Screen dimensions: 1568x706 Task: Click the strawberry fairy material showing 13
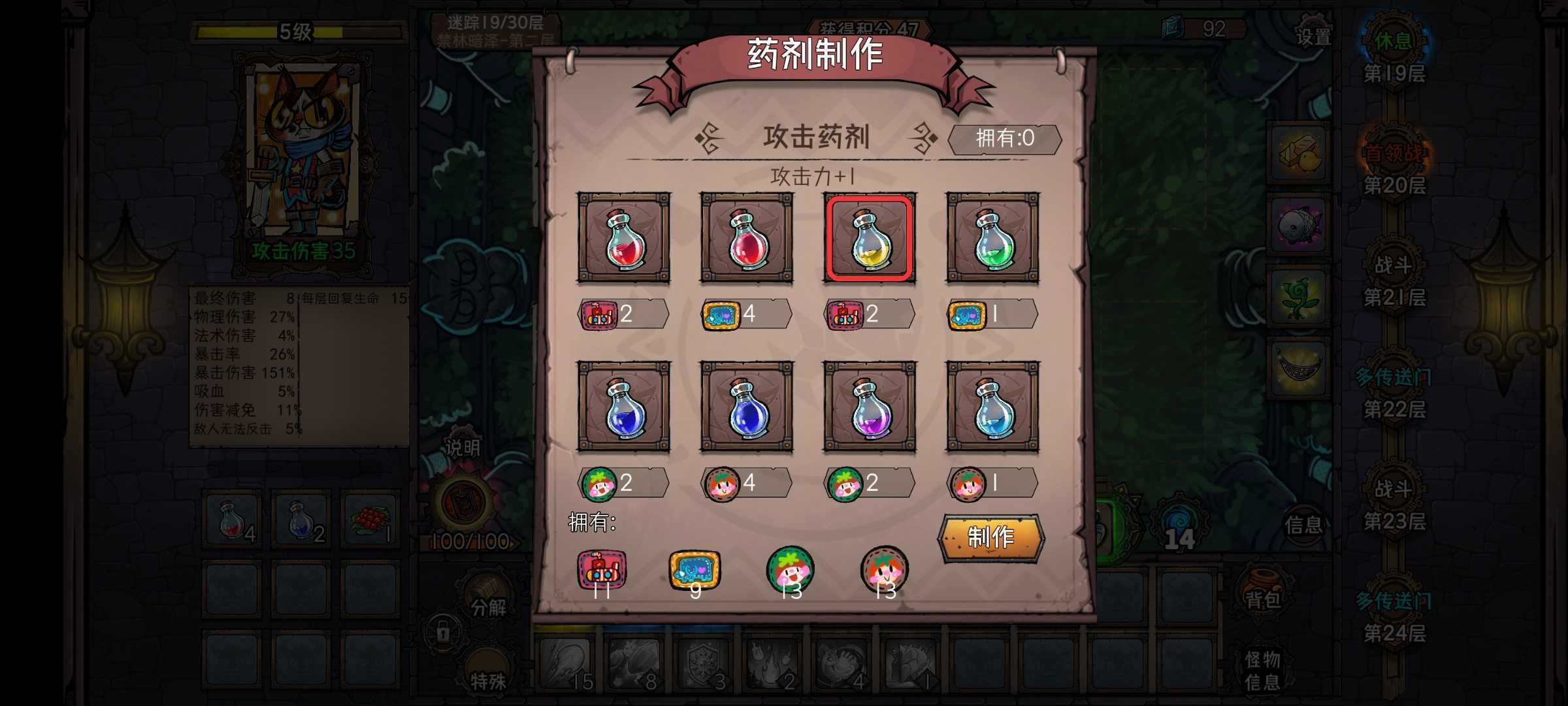coord(792,570)
